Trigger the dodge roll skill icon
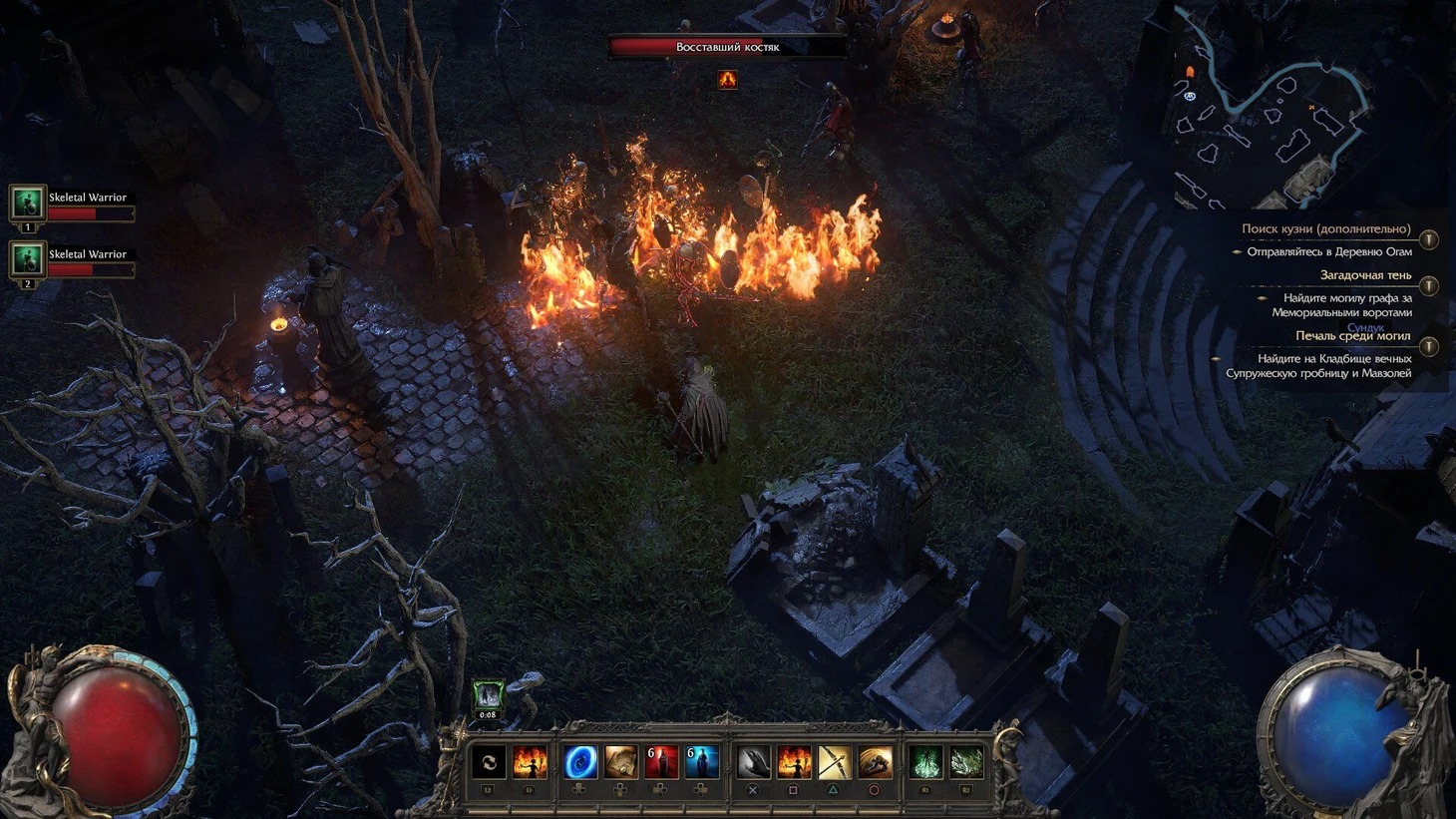Screen dimensions: 1456x819 875,763
